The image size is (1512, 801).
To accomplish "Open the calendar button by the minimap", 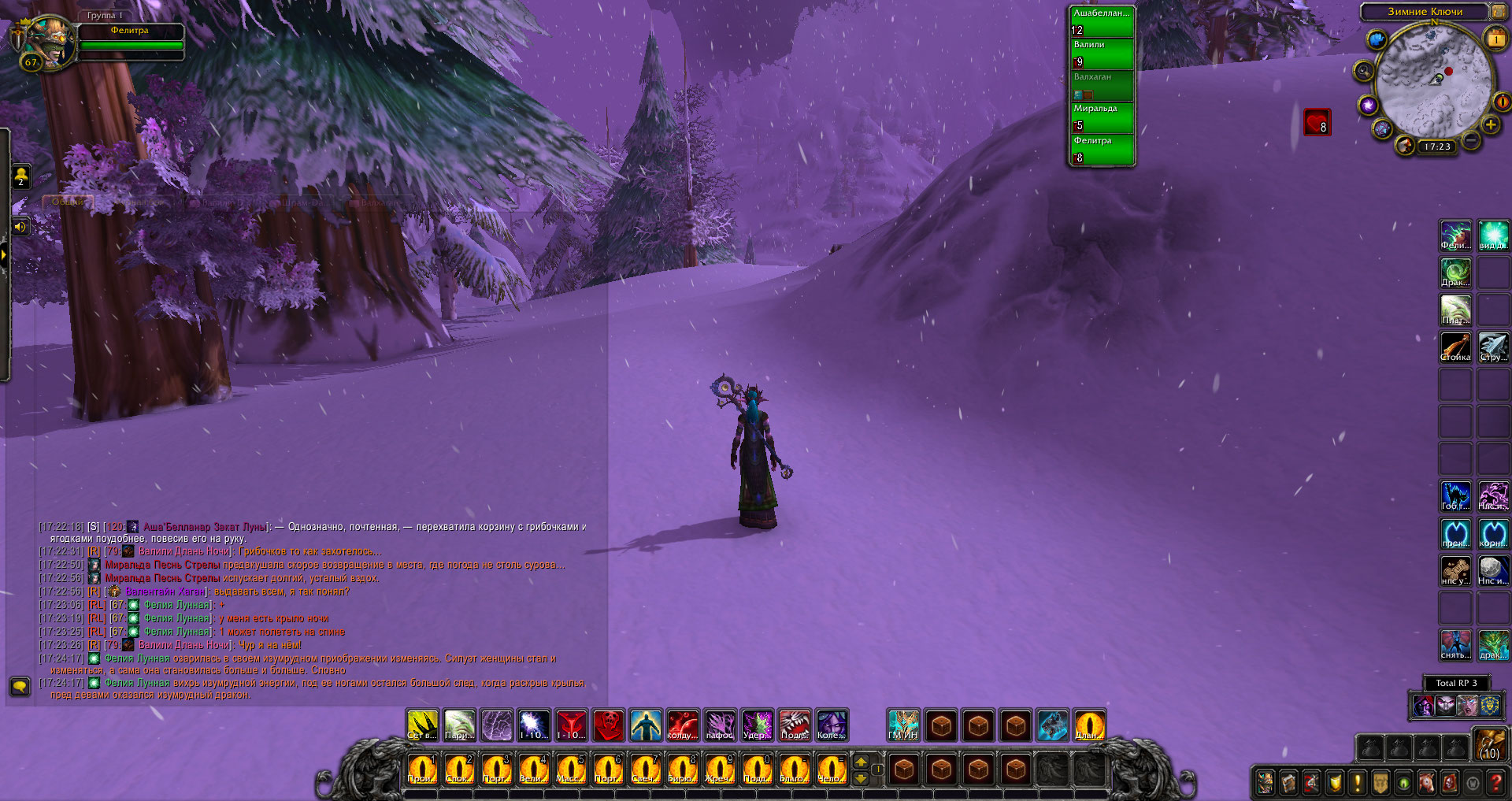I will [1494, 39].
